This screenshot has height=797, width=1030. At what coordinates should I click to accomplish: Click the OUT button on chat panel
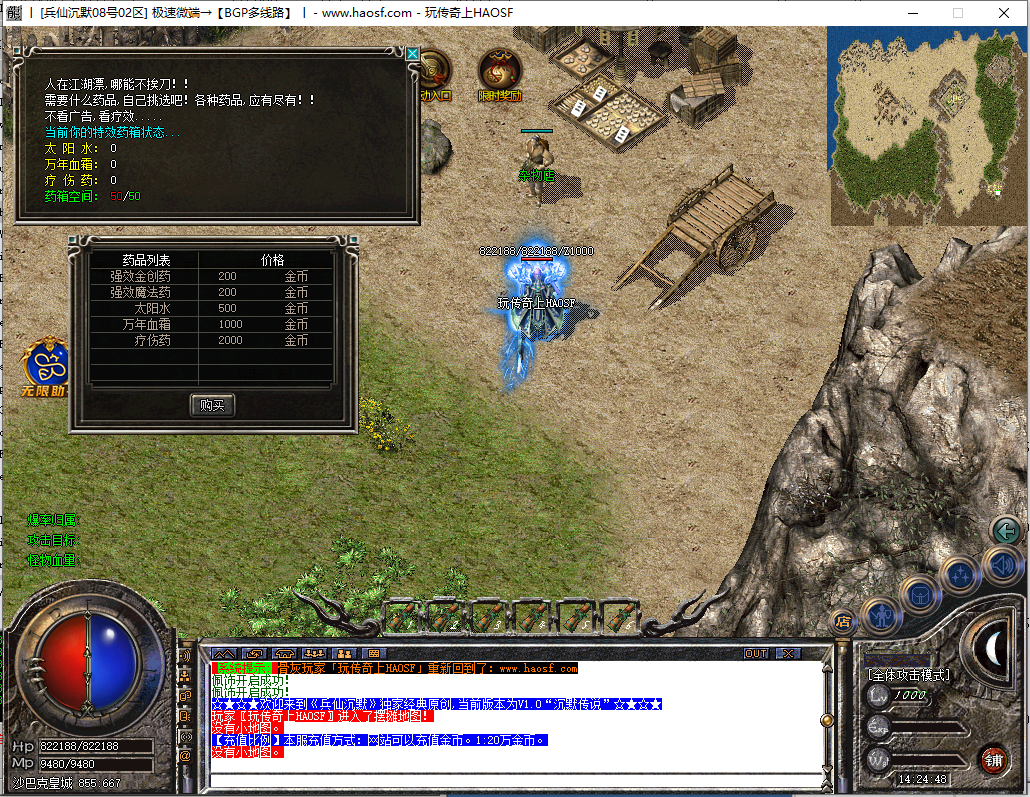[x=757, y=653]
